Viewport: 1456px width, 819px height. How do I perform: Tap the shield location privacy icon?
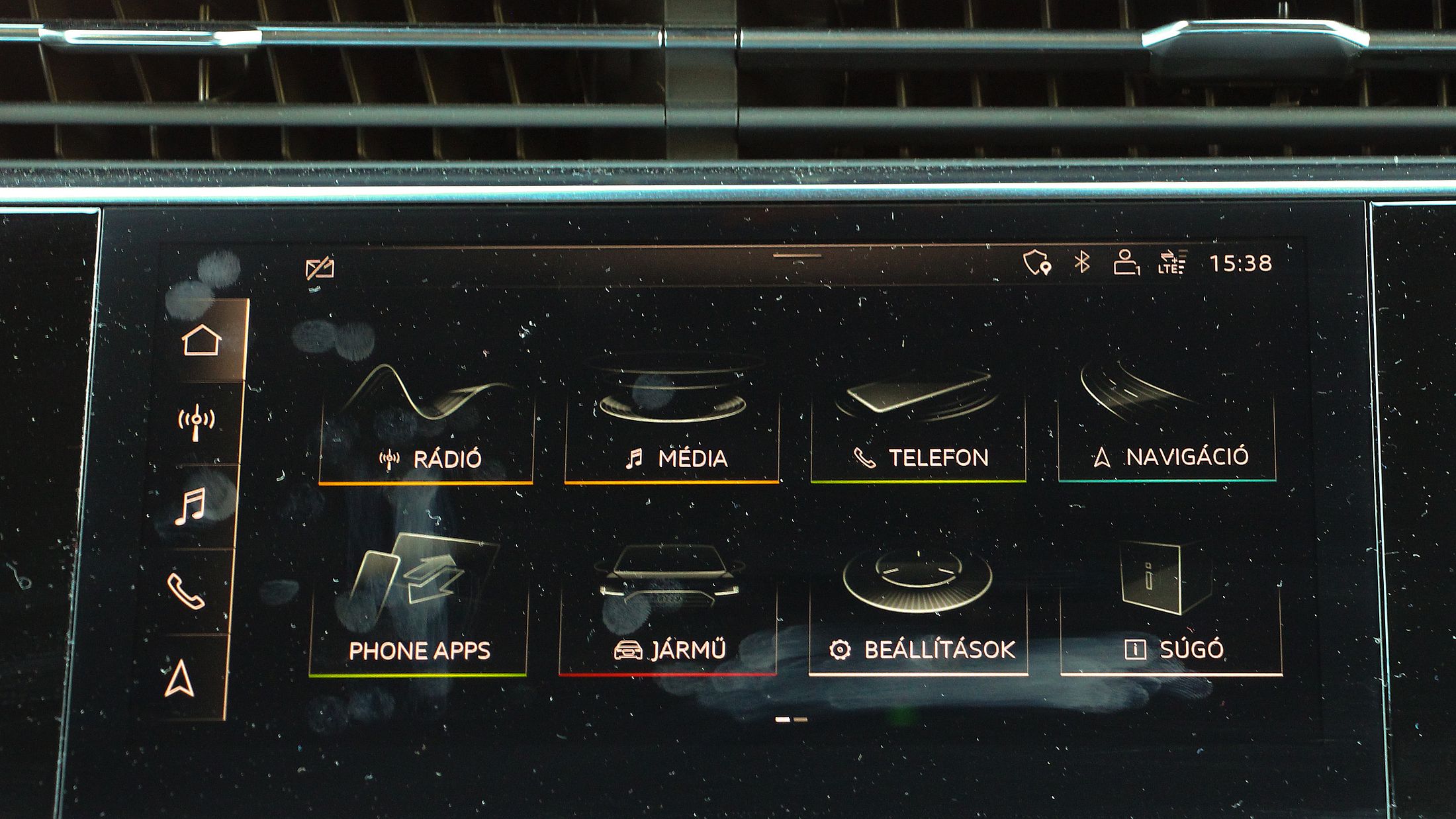coord(1037,263)
